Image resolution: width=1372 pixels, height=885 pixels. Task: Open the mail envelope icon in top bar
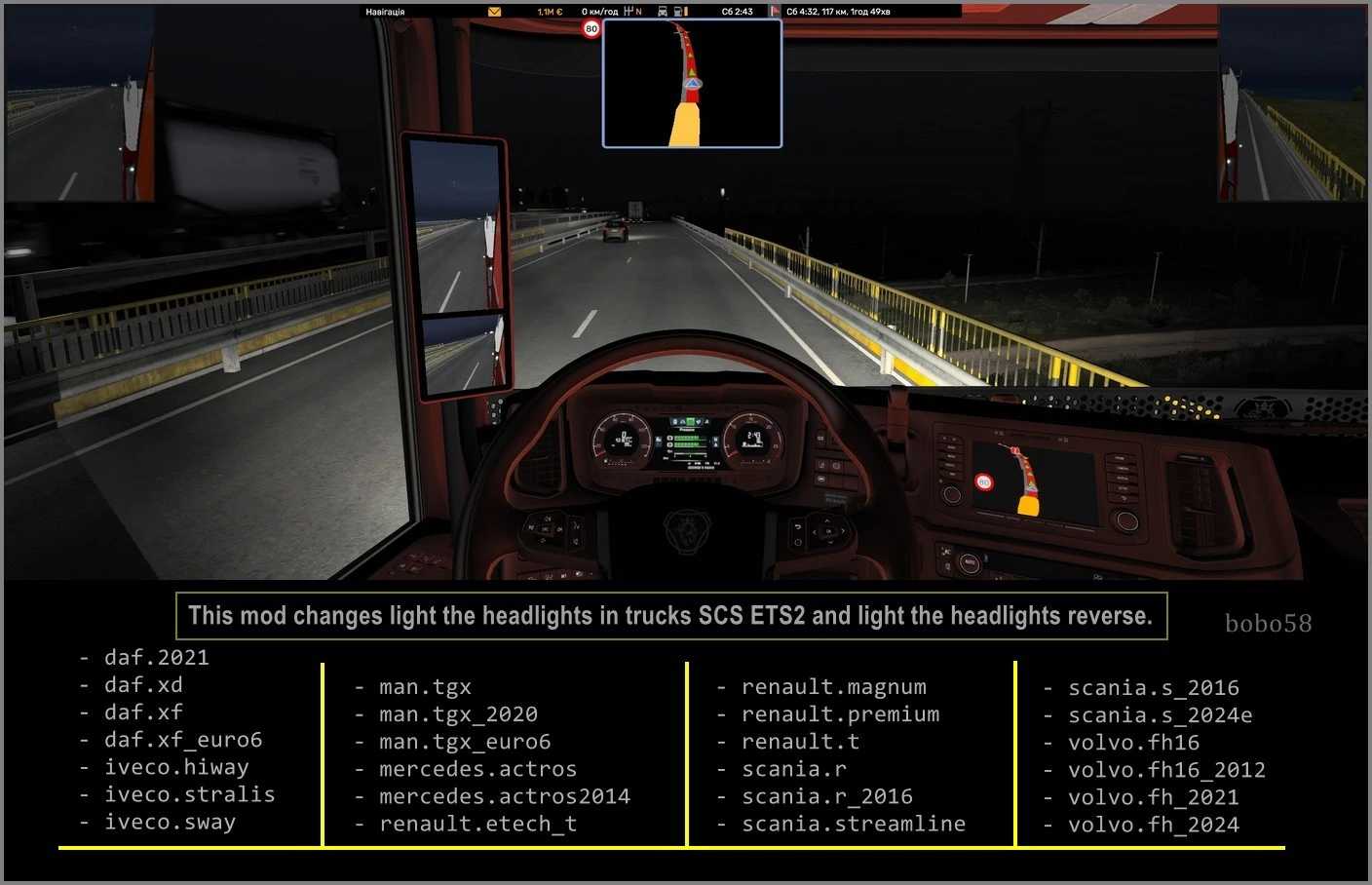(x=494, y=11)
